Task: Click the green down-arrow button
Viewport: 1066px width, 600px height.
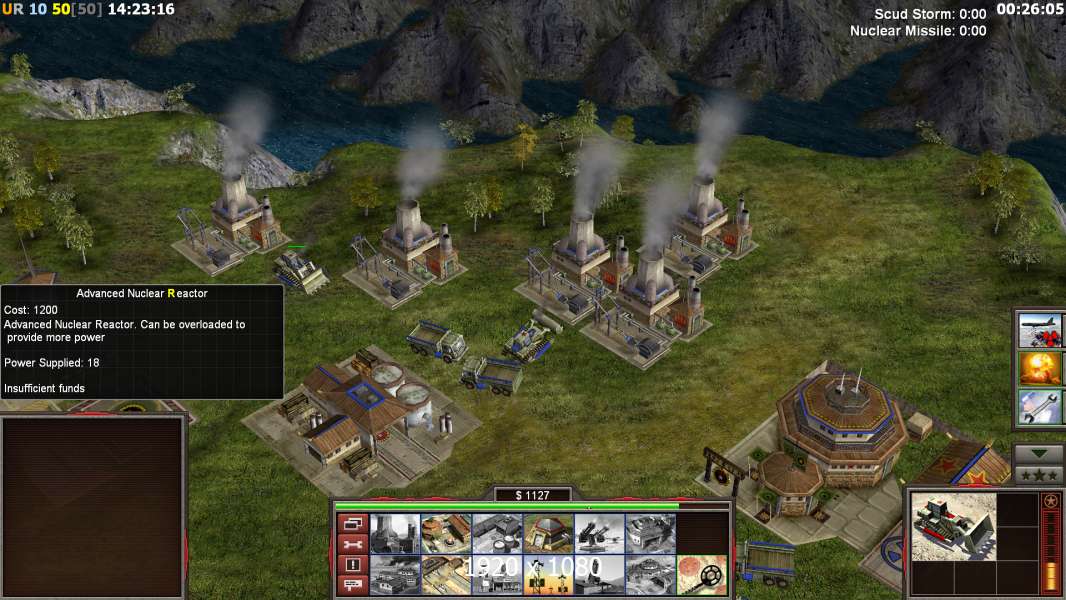Action: 1038,454
